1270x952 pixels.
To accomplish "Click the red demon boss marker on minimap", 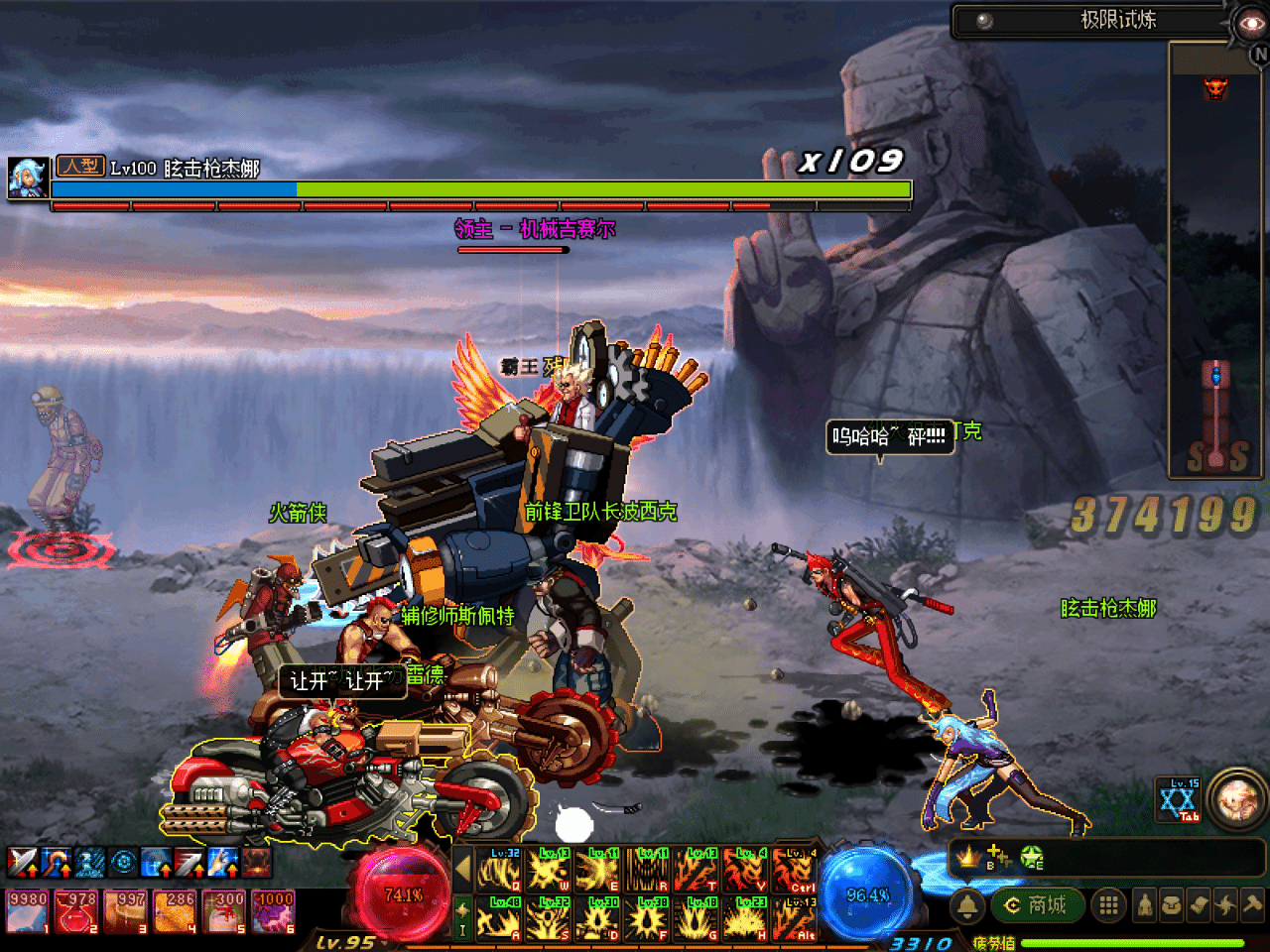I will [x=1215, y=88].
